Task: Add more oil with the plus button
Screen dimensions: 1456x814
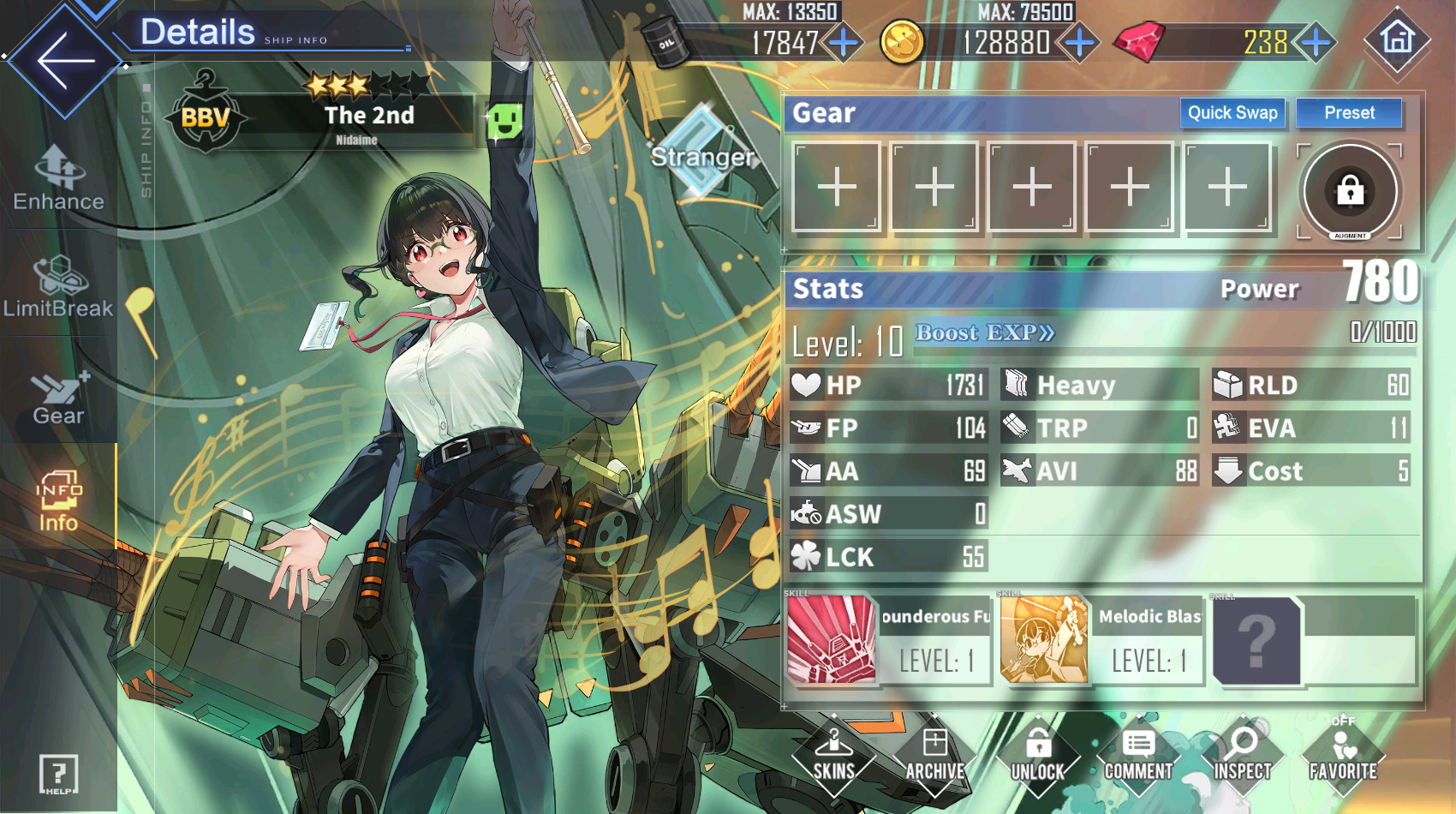Action: [844, 41]
